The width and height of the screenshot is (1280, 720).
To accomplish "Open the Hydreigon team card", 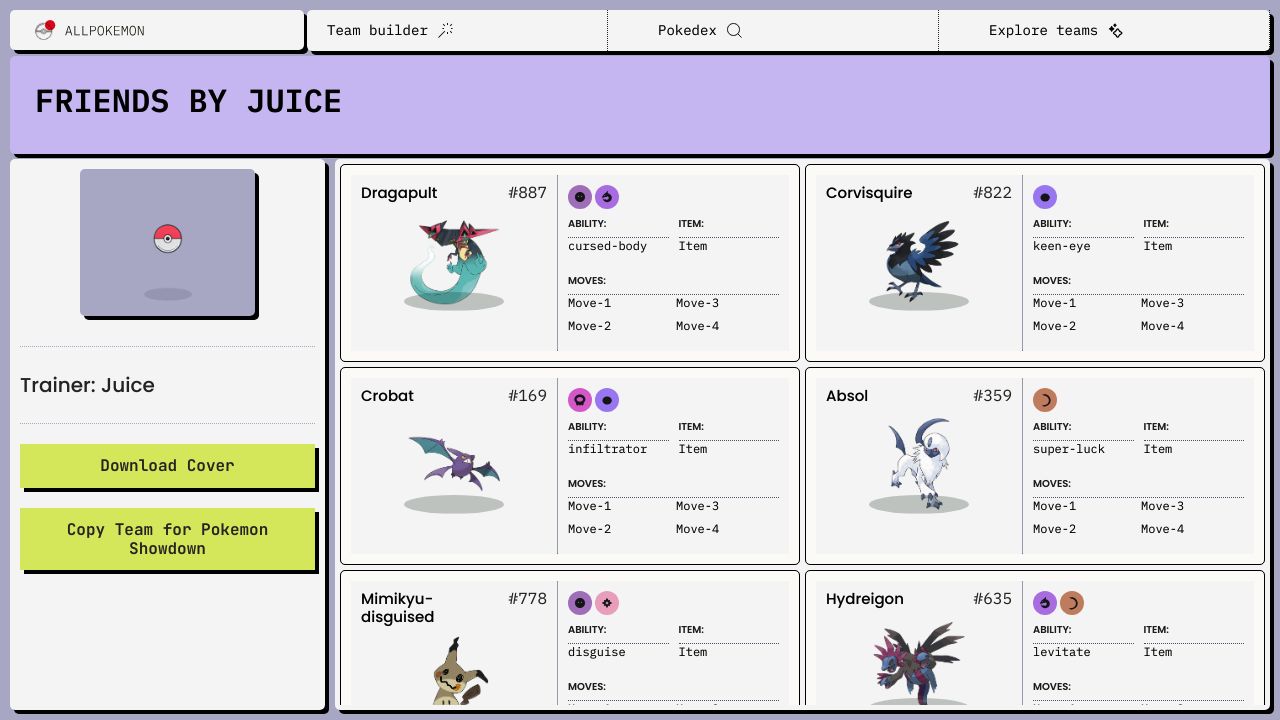I will tap(1034, 640).
